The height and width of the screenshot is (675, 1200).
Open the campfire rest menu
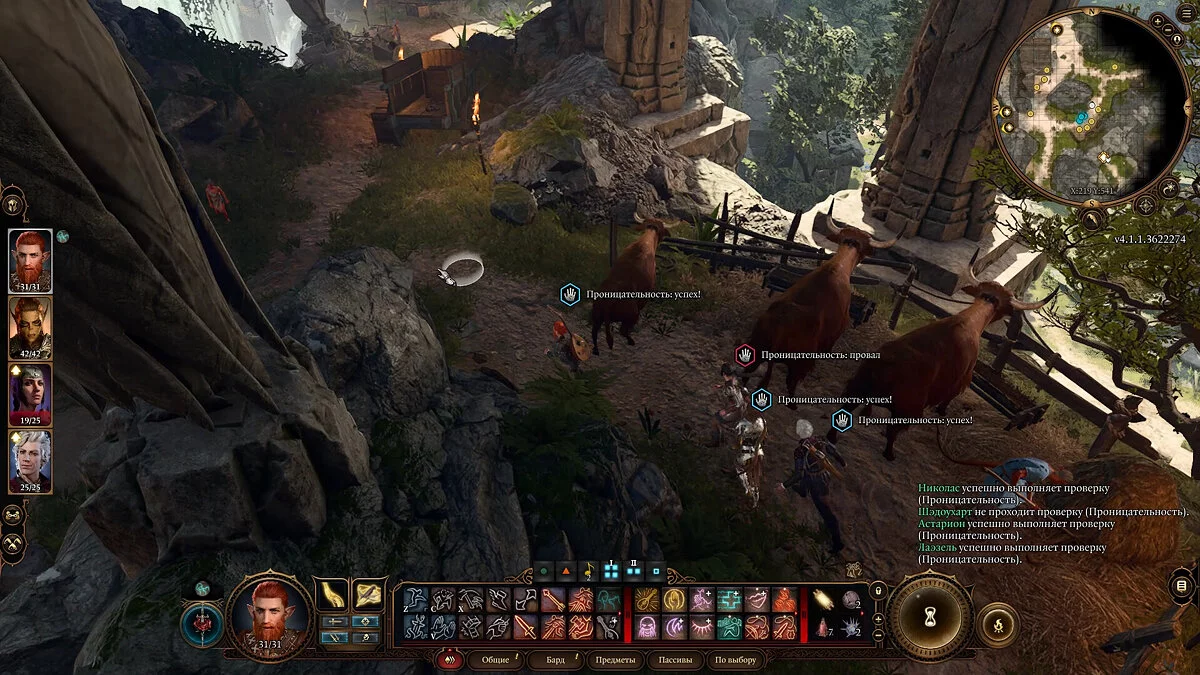pyautogui.click(x=997, y=625)
